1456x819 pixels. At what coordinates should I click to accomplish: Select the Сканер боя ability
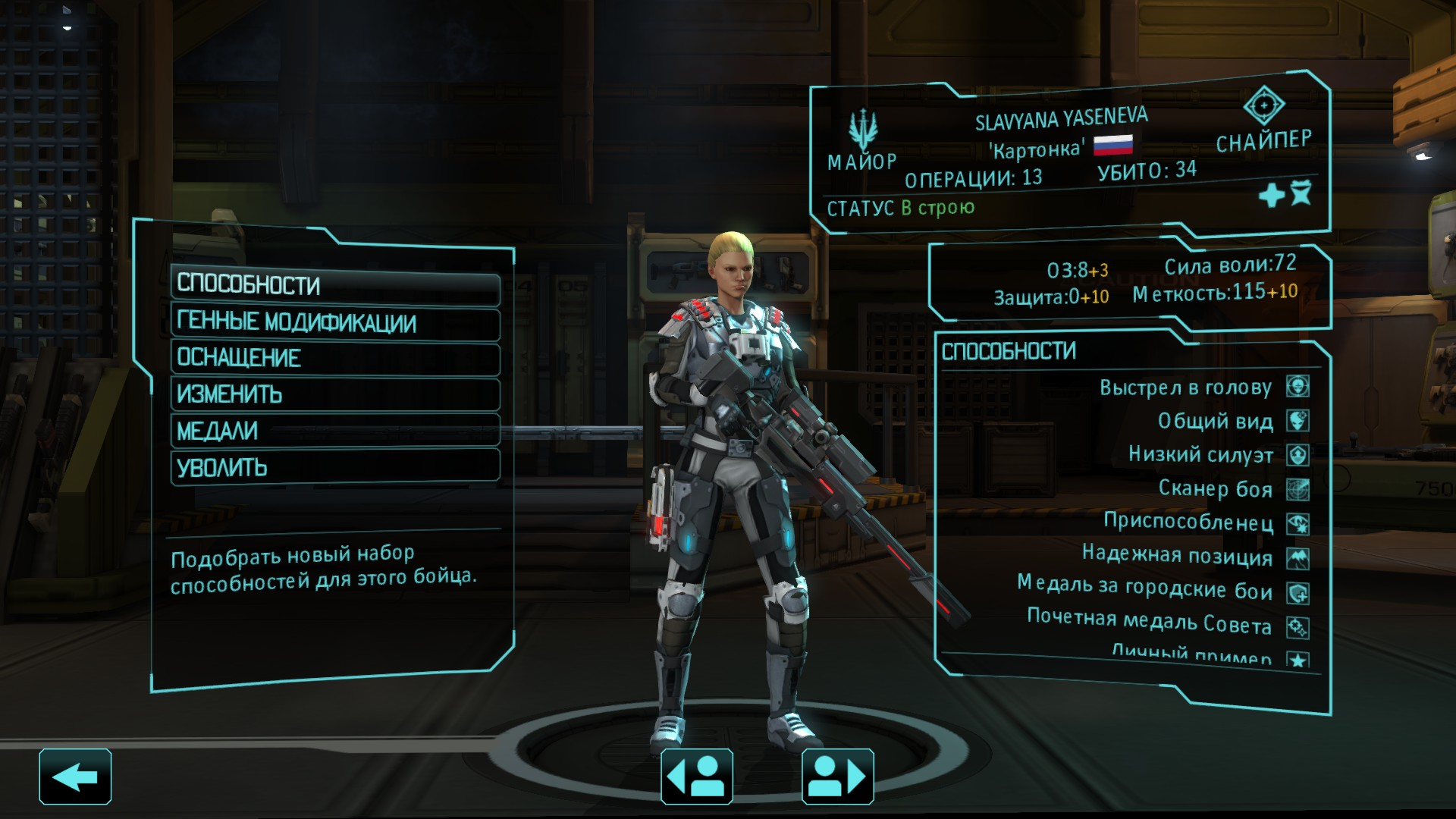click(1215, 489)
